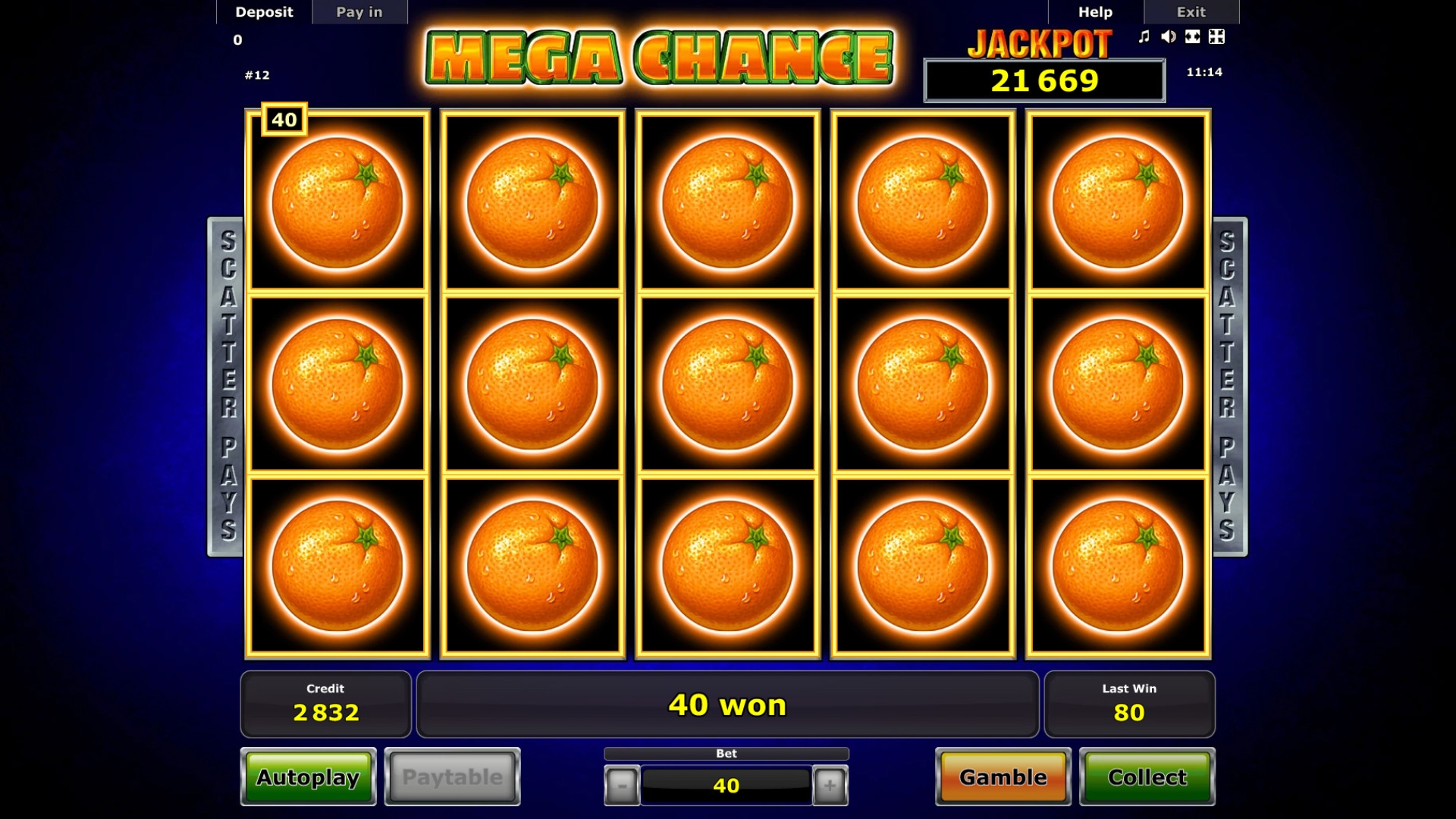Screen dimensions: 1456x819
Task: Gamble the 40 win
Action: coord(1003,777)
